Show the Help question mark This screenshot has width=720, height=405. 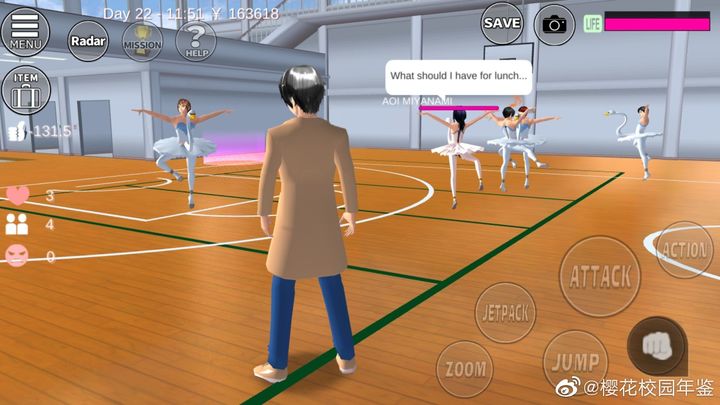pos(195,41)
